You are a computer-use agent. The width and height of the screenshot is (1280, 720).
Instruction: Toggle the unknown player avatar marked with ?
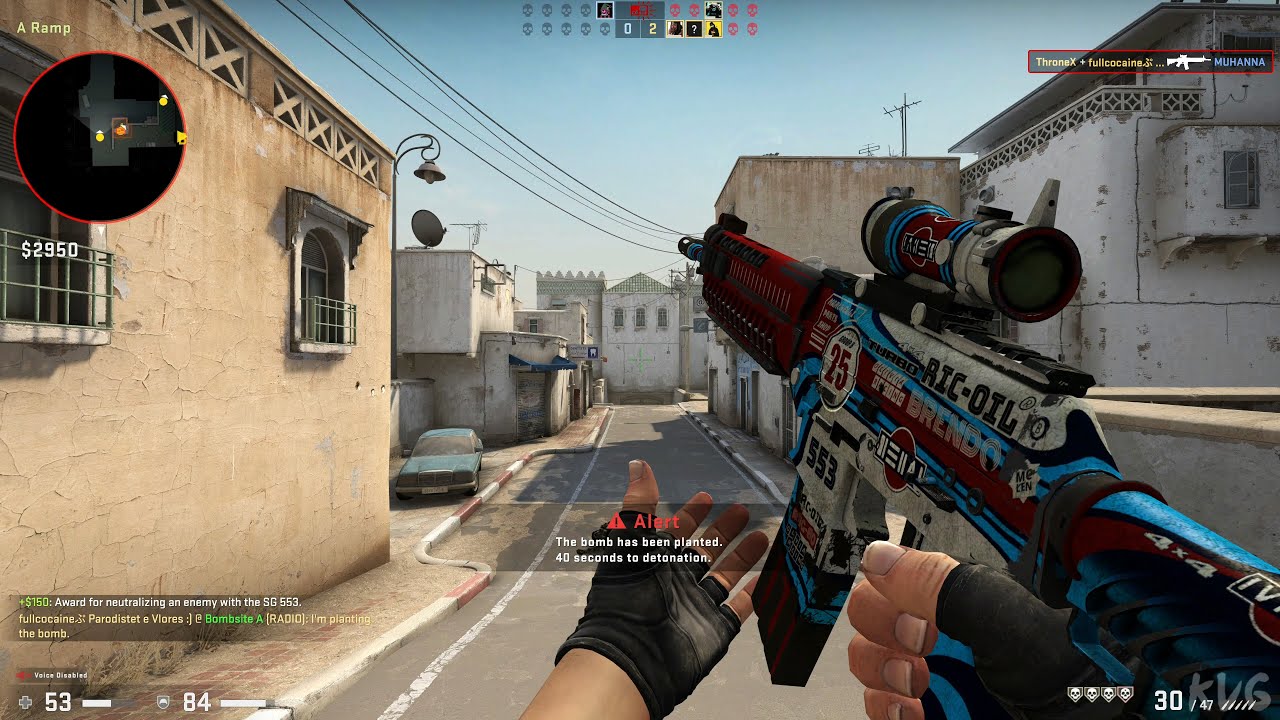point(694,27)
